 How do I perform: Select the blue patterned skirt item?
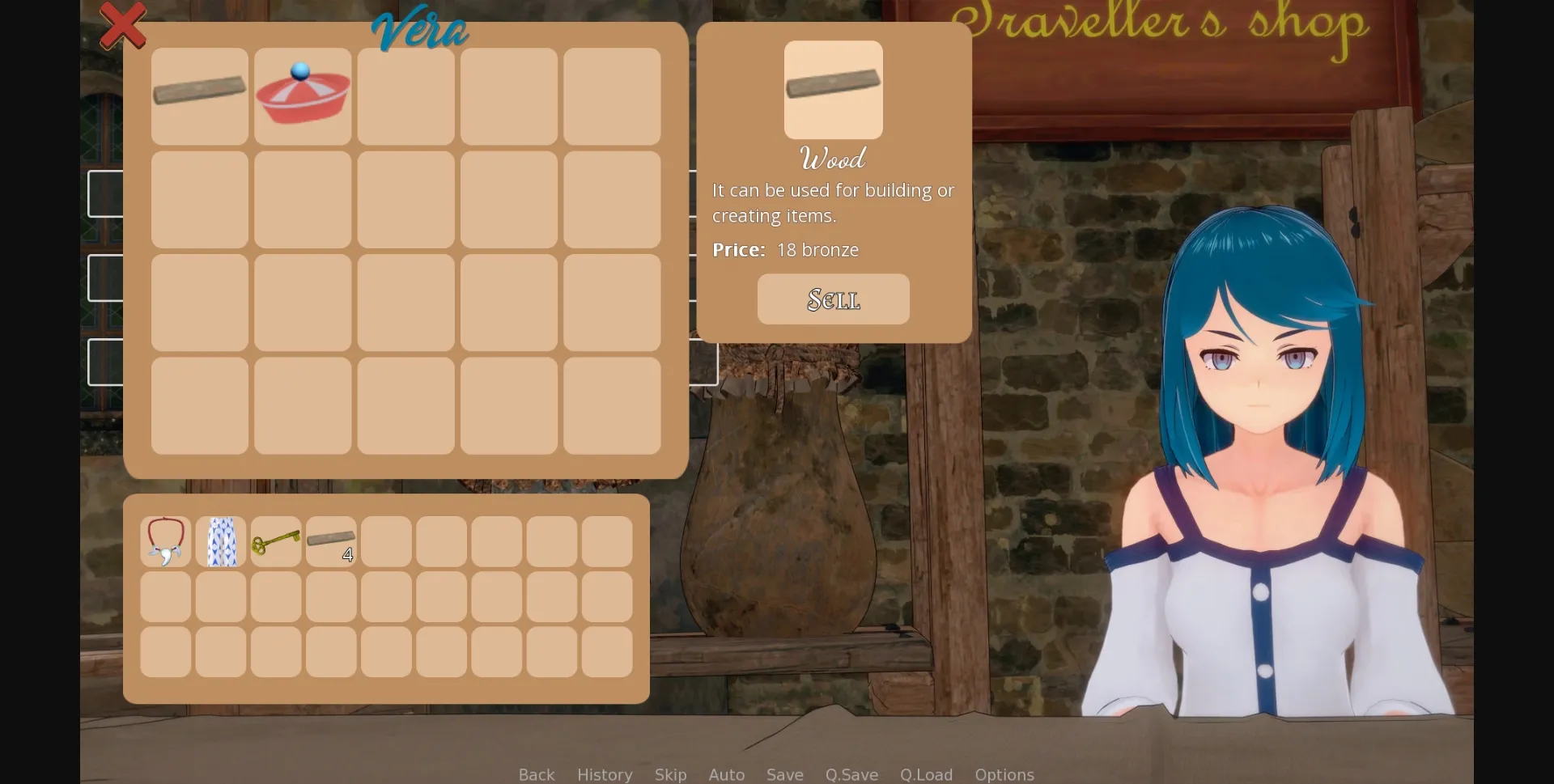click(x=220, y=540)
